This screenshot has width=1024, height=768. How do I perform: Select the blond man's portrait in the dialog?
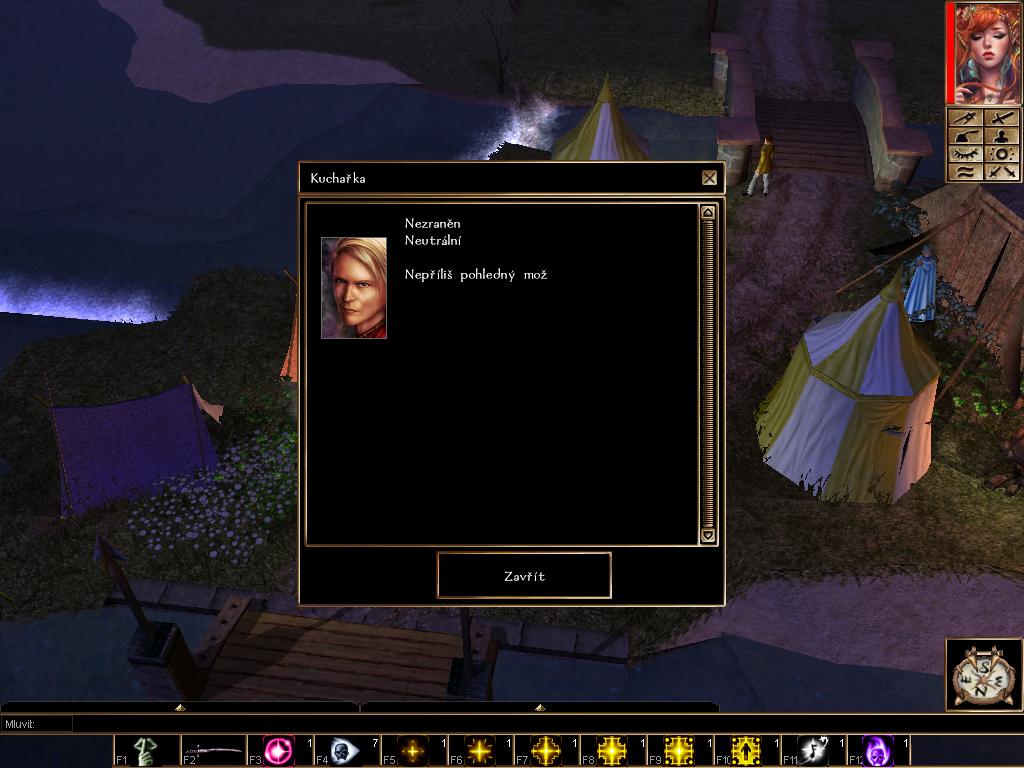click(353, 288)
